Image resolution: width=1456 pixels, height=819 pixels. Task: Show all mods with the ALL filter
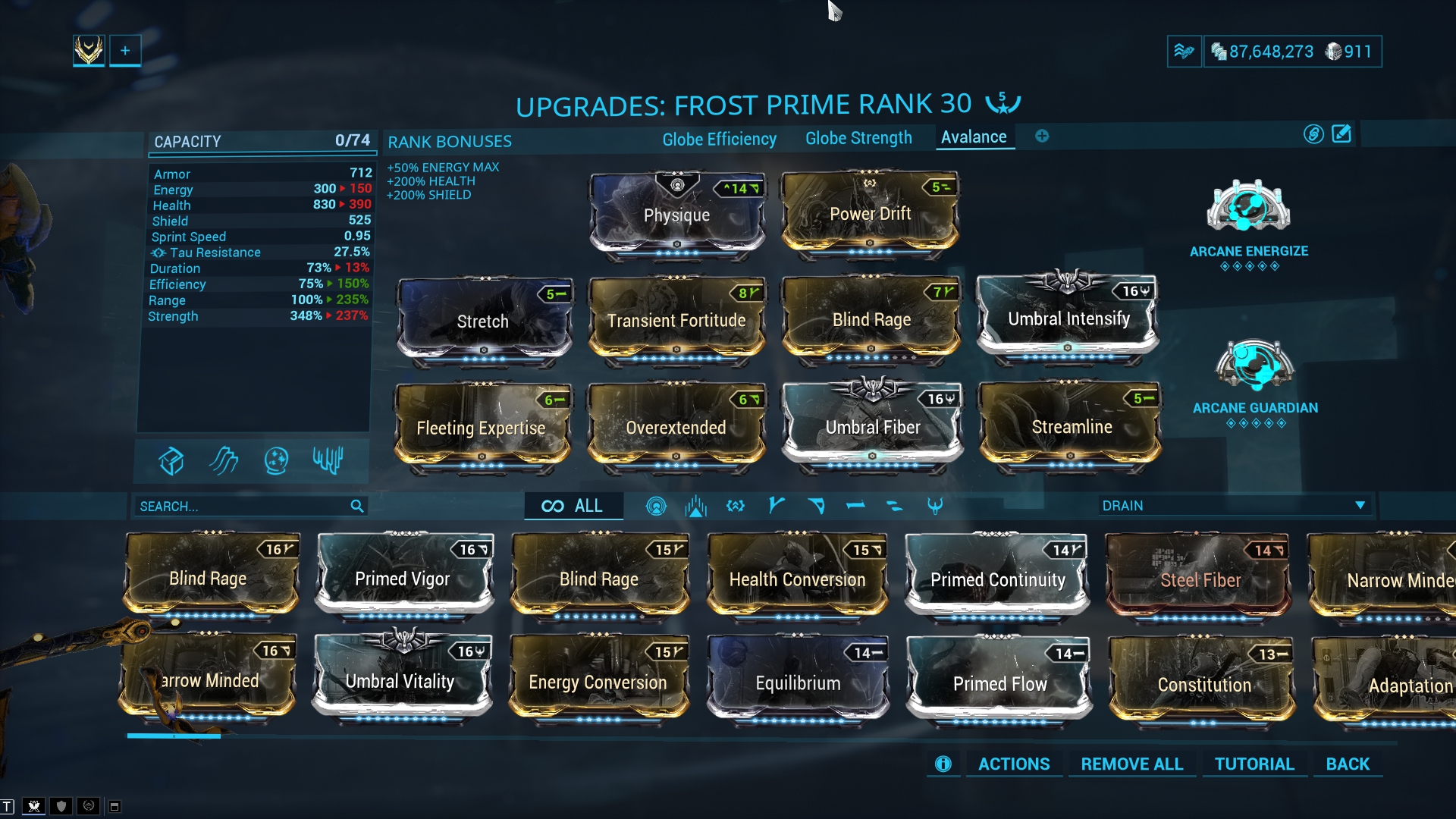click(x=573, y=506)
